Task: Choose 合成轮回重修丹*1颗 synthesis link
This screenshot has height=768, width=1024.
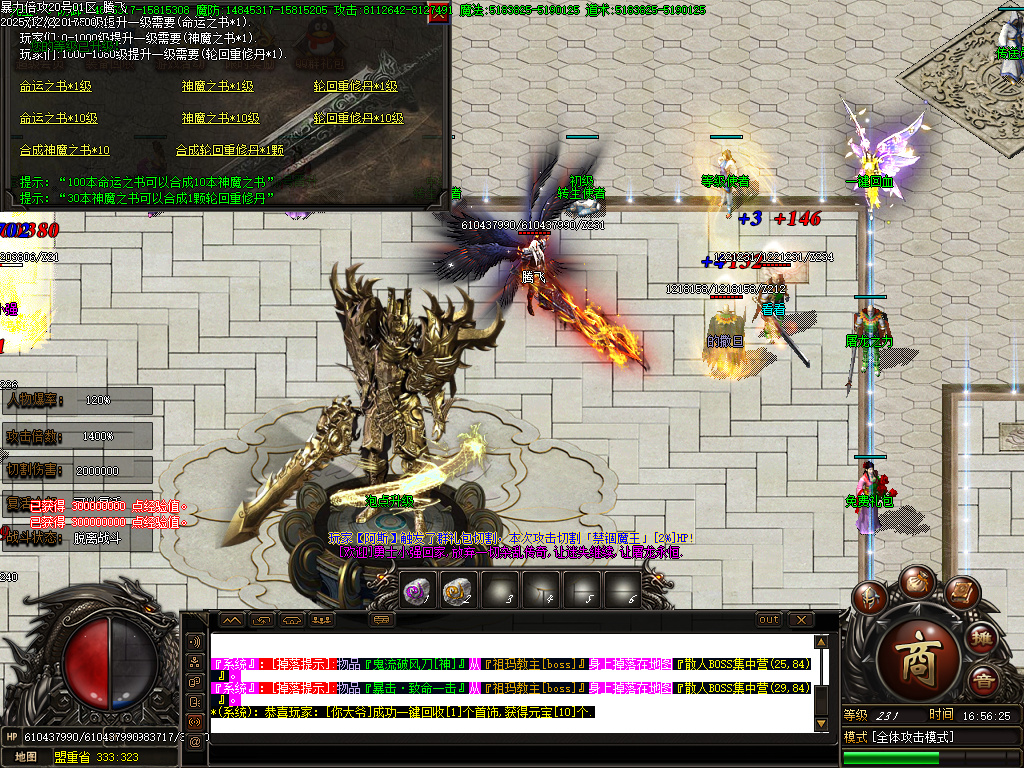Action: pyautogui.click(x=229, y=150)
